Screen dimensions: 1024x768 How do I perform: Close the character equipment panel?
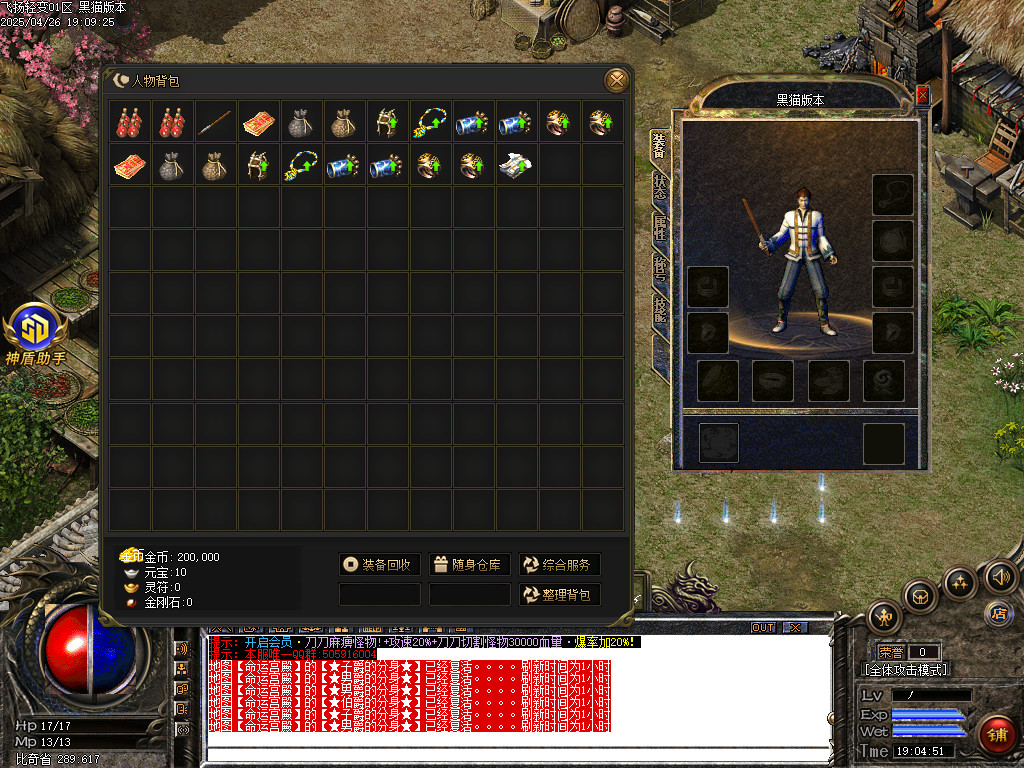(922, 95)
